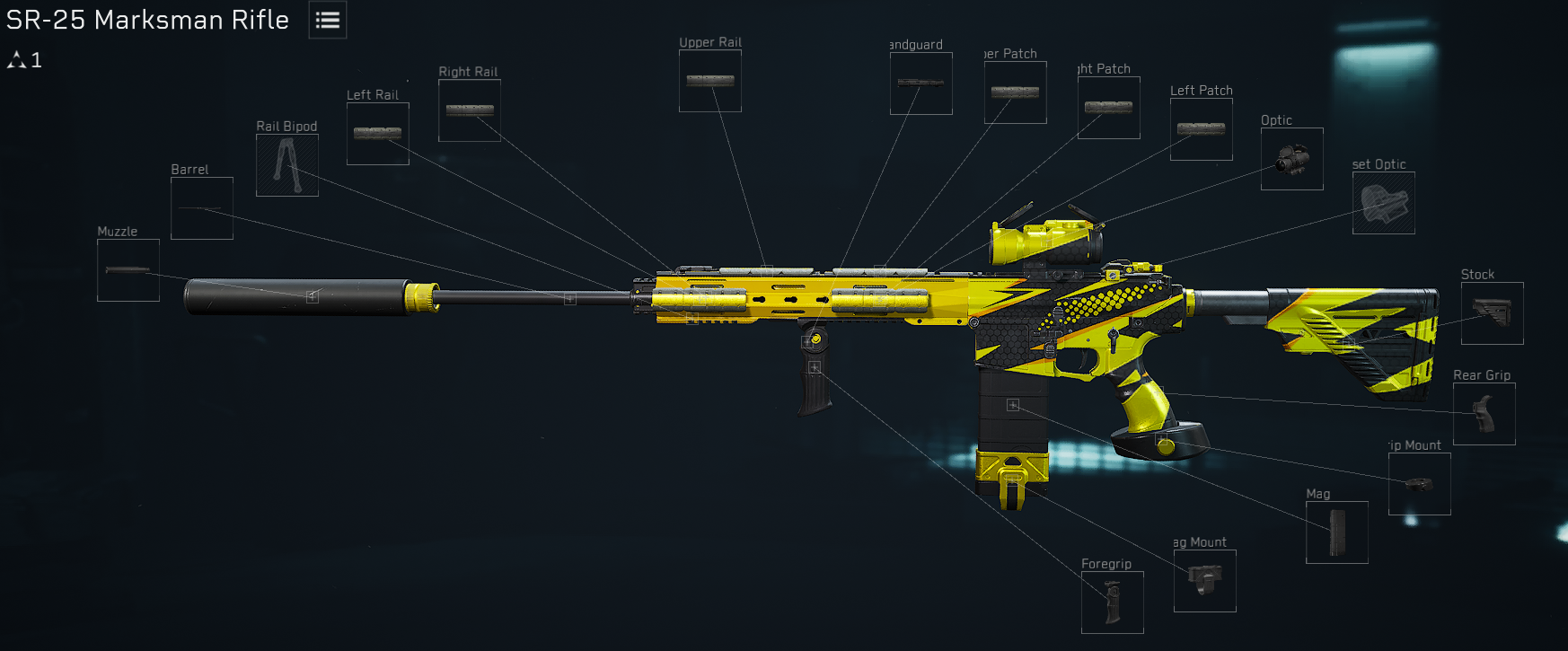Open the Rail Bipod slot

click(287, 165)
